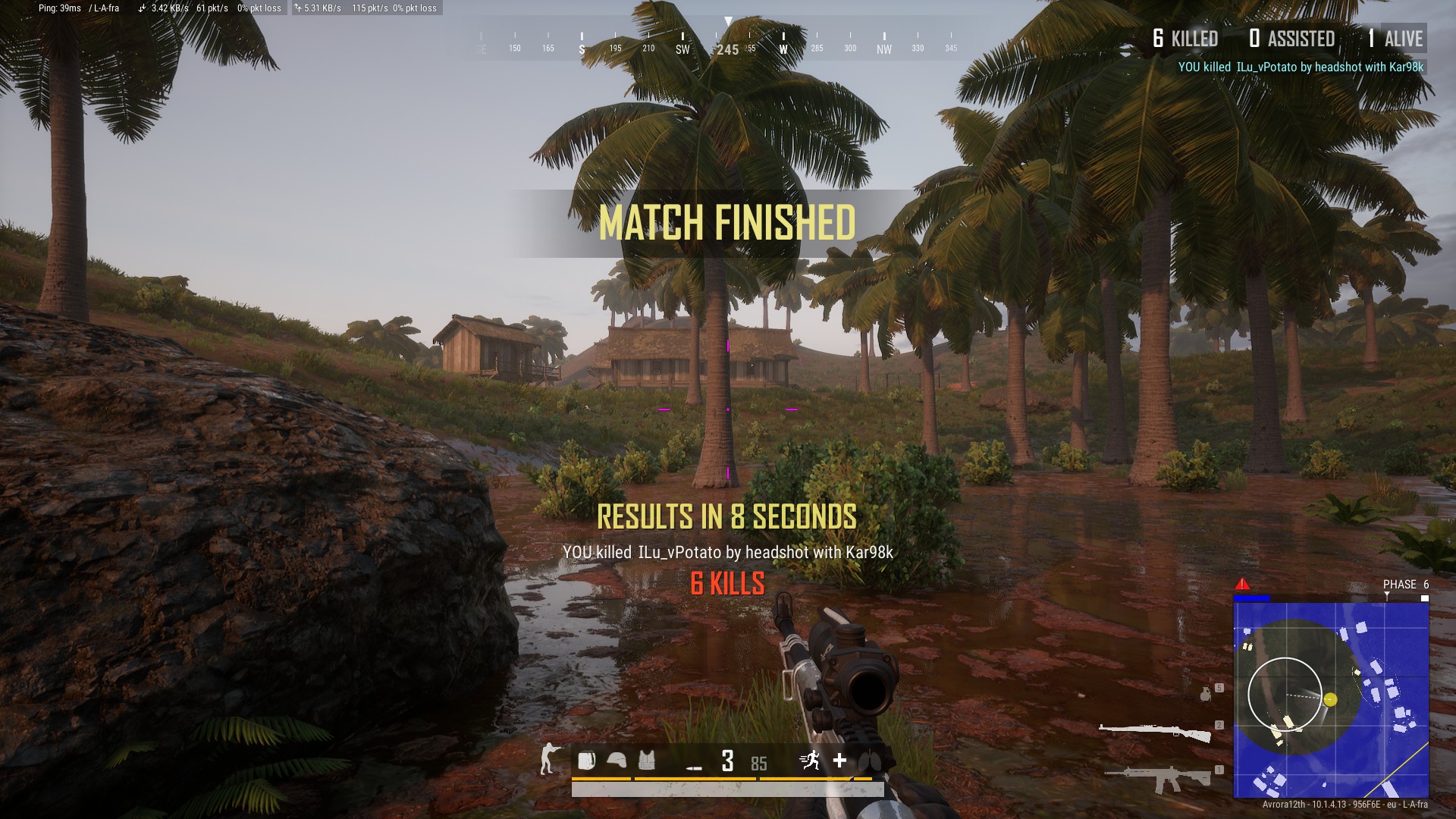
Task: Click the standing stance icon
Action: click(548, 759)
